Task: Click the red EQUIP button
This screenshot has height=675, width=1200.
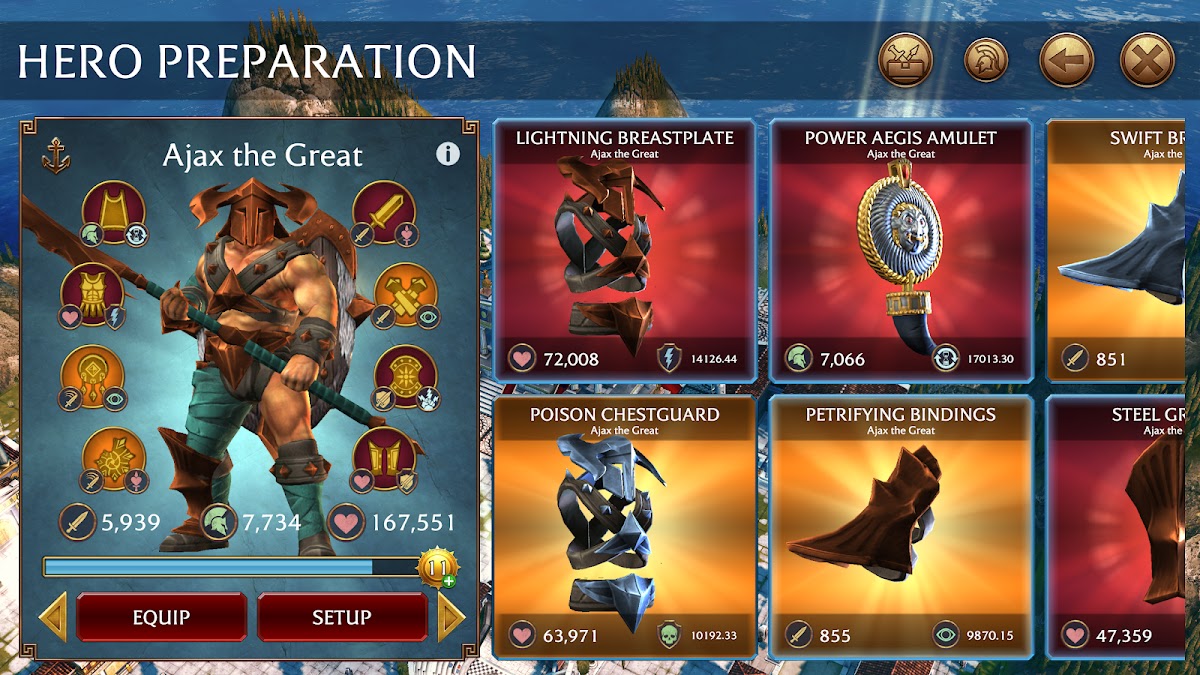Action: [x=161, y=617]
